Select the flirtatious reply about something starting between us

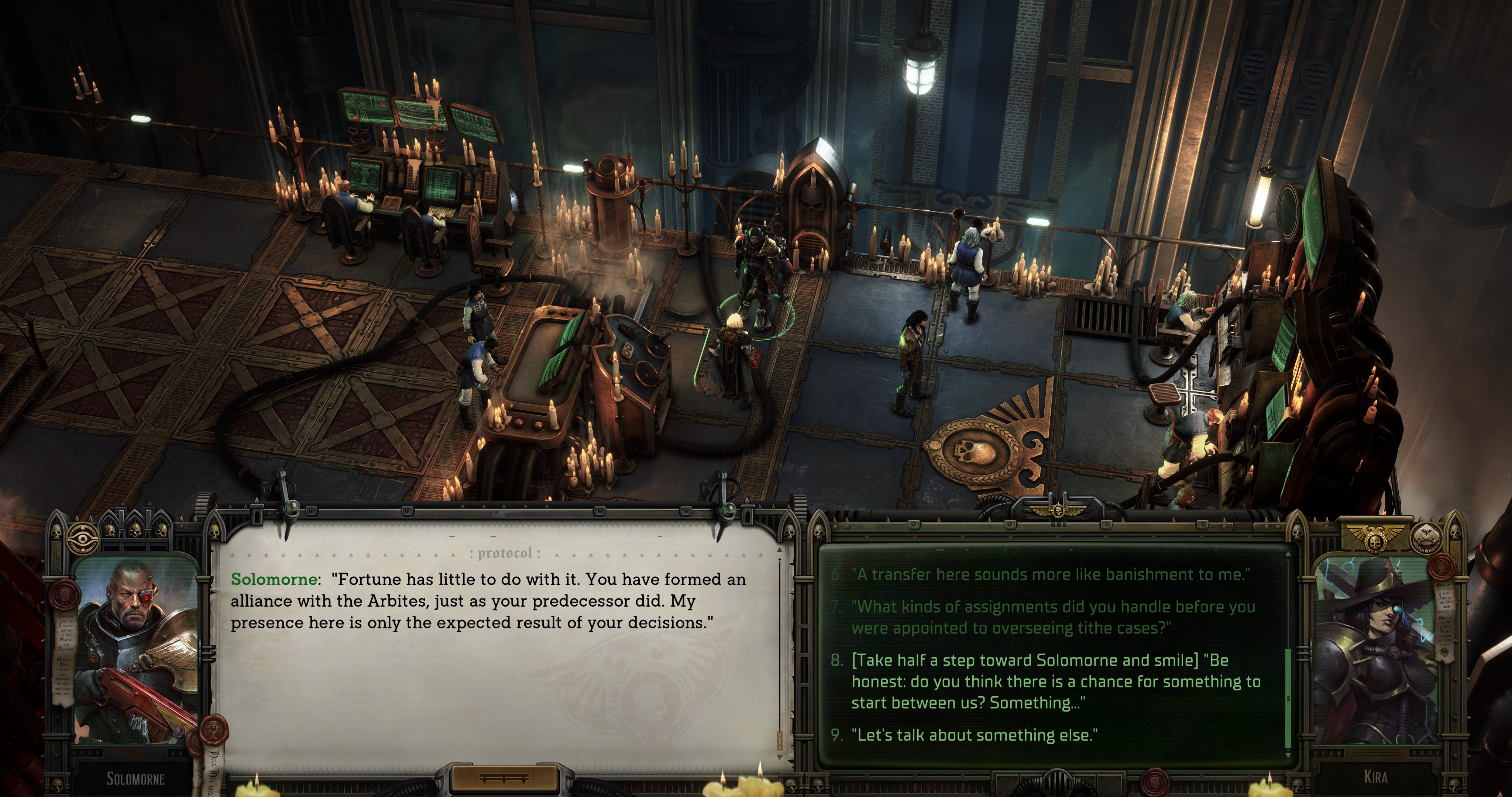(x=1055, y=682)
